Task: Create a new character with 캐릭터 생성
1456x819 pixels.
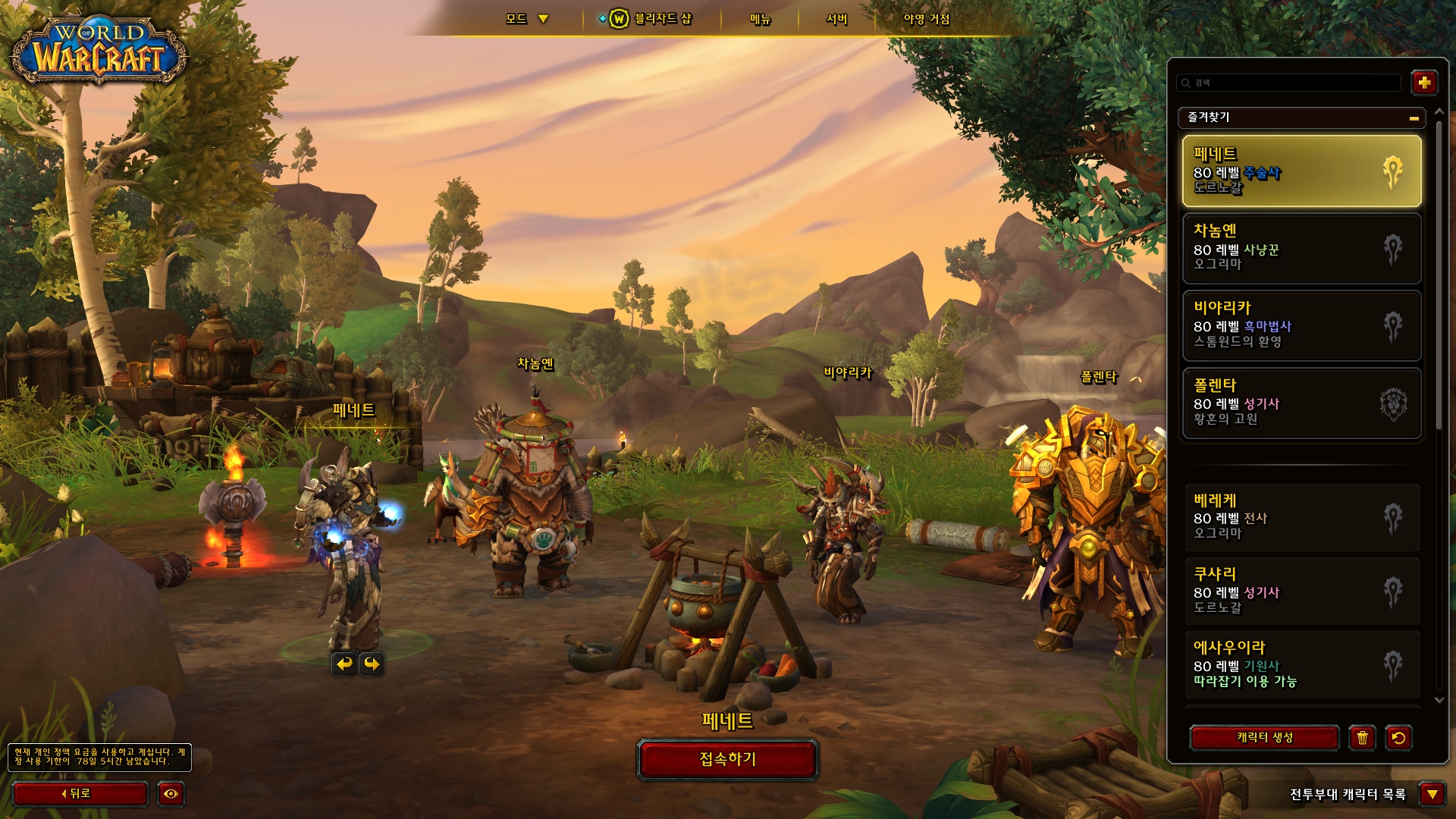Action: (x=1264, y=737)
